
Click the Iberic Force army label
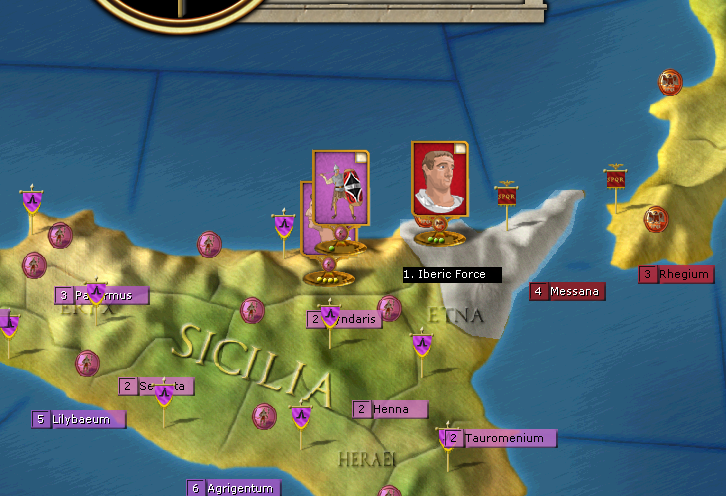point(452,274)
